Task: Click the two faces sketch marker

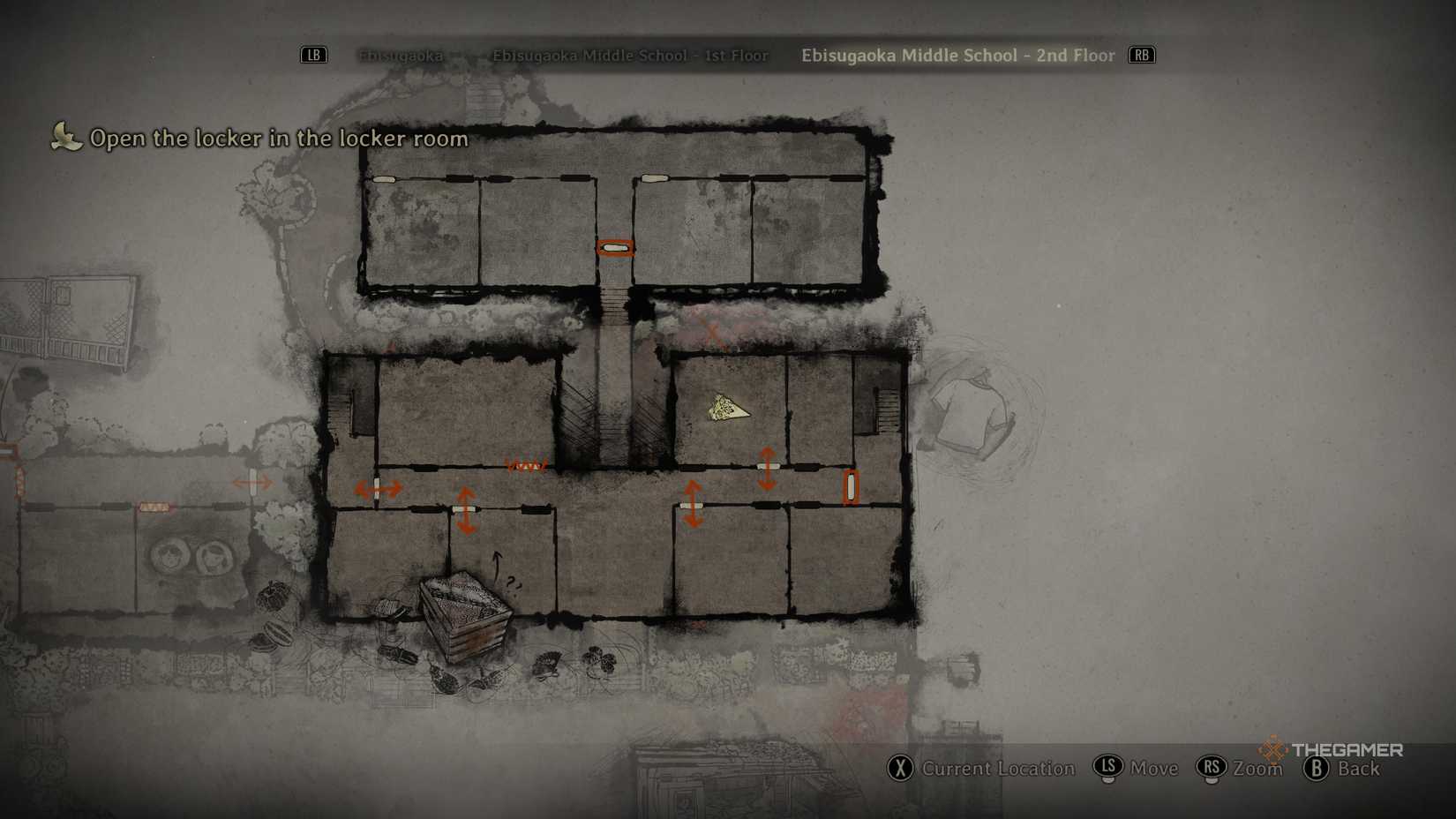Action: tap(190, 557)
